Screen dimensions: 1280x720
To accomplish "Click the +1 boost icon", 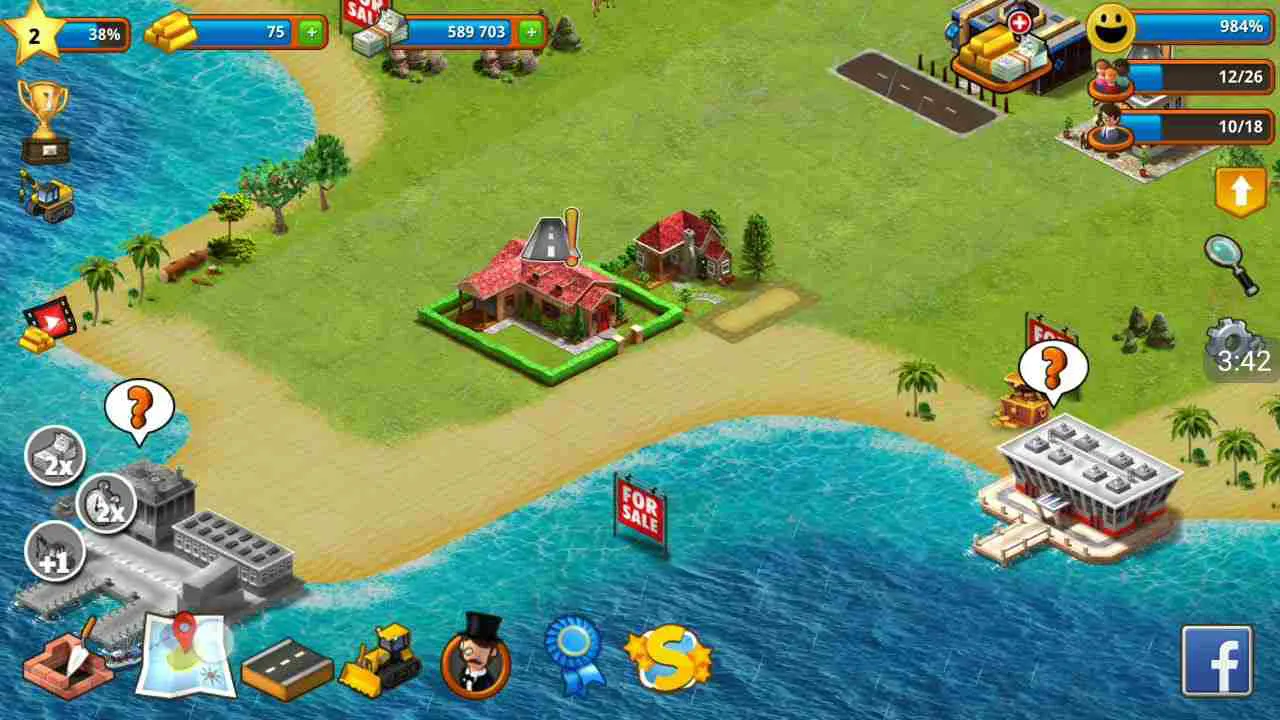I will click(55, 552).
